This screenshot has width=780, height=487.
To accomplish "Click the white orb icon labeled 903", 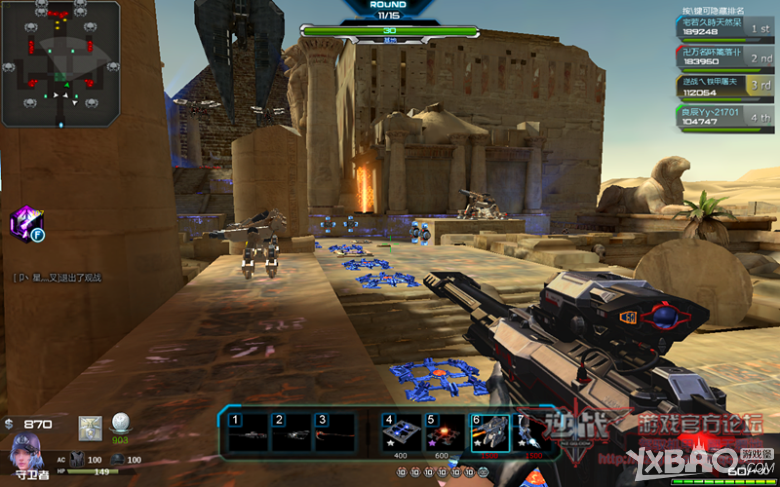I will pos(121,423).
